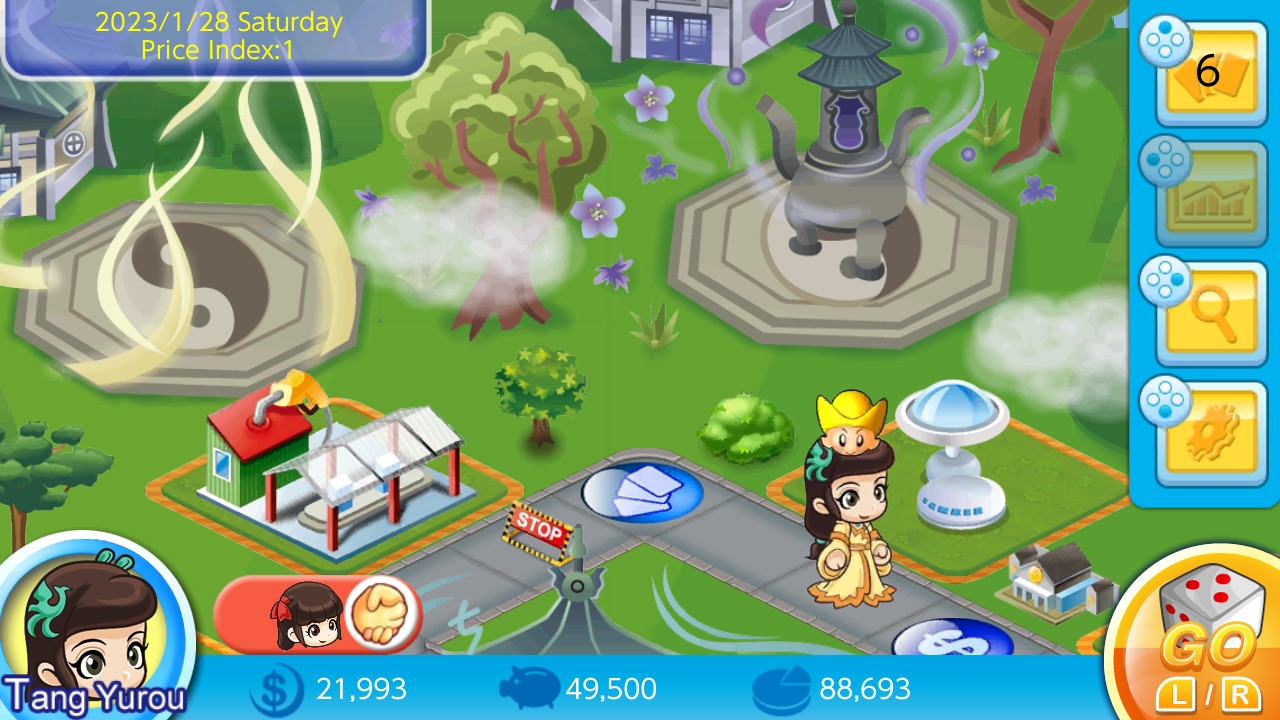Screen dimensions: 1280x720
Task: Click the handshake icon on opponent bar
Action: (x=383, y=611)
